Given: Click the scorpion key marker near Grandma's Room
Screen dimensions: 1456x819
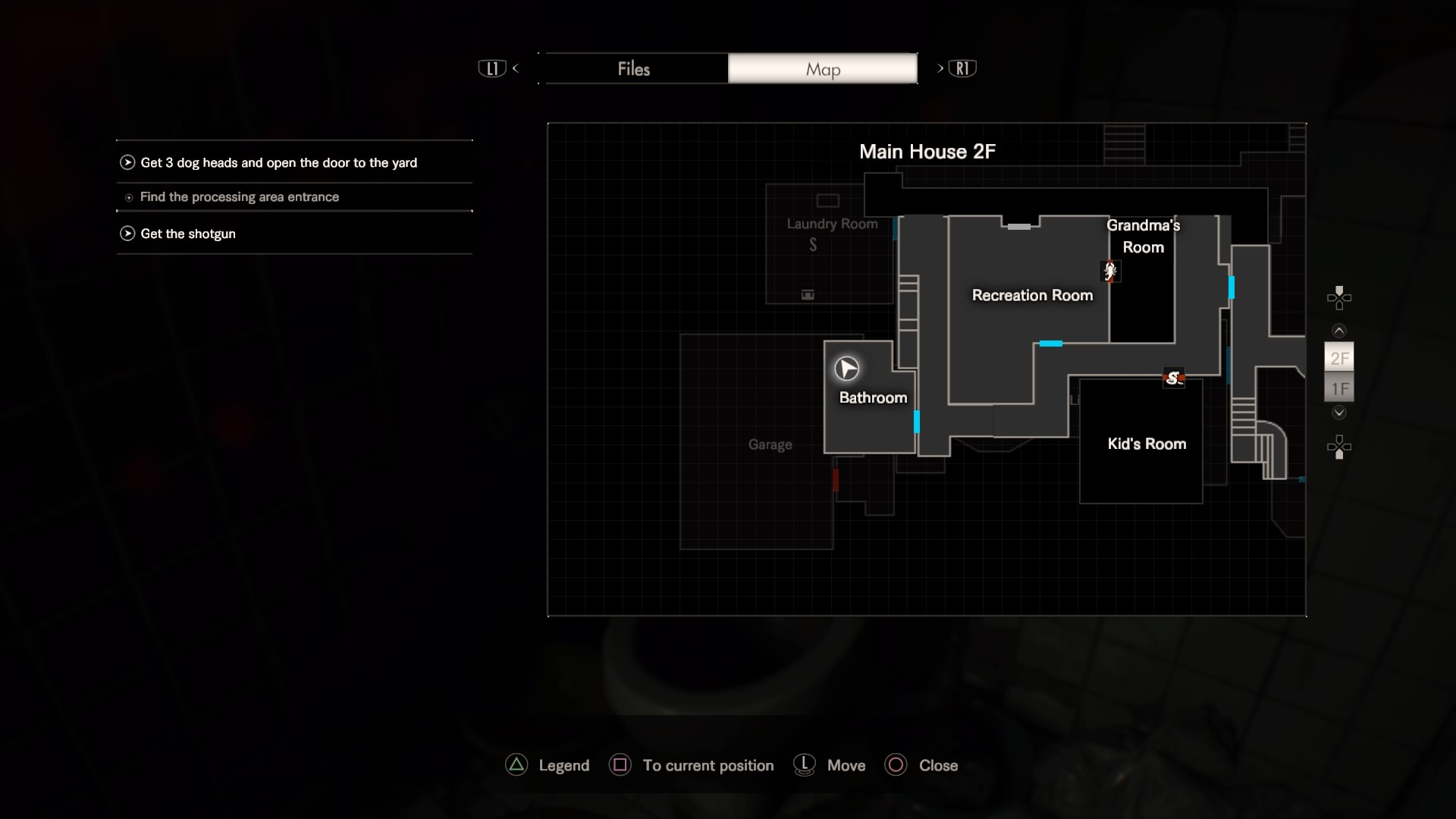Looking at the screenshot, I should [1110, 271].
